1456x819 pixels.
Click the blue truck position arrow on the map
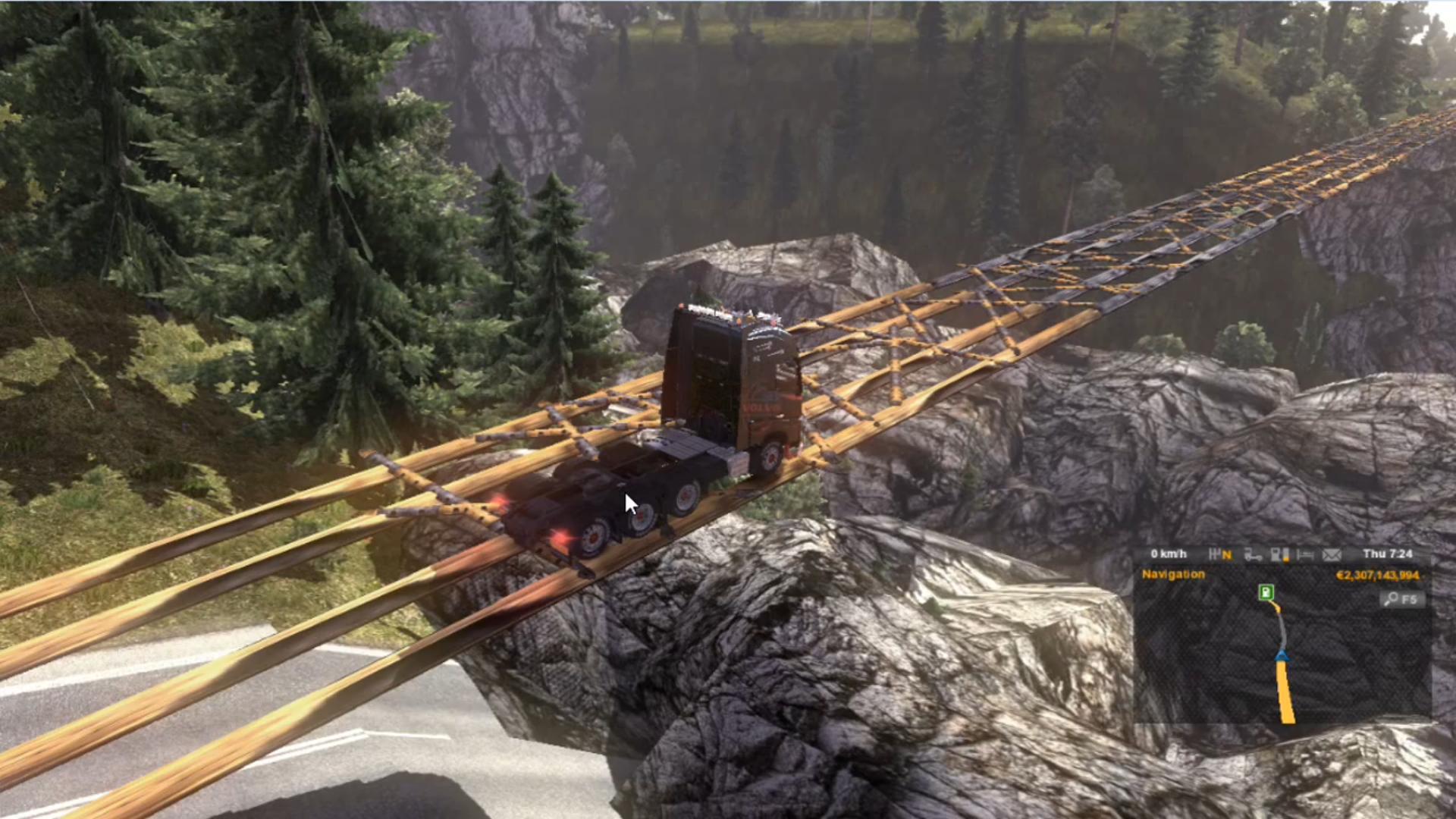click(1282, 656)
